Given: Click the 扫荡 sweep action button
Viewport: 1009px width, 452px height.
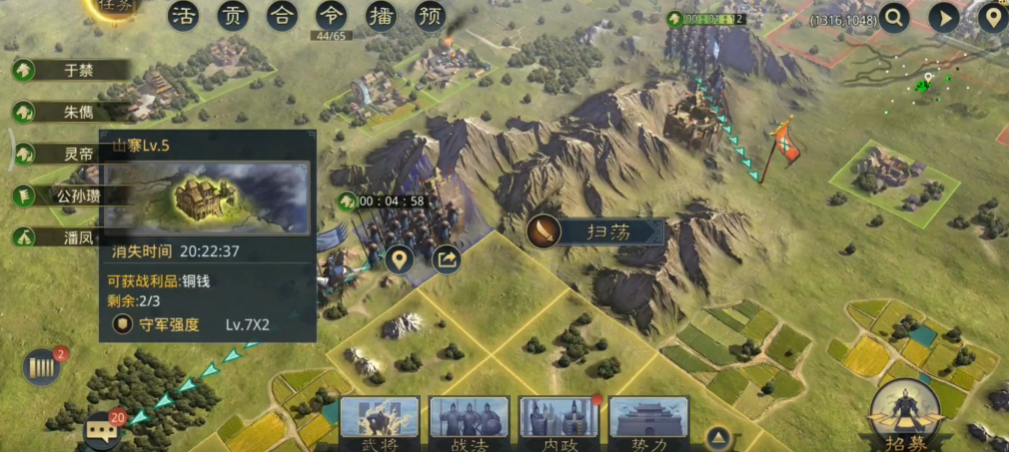Looking at the screenshot, I should 596,232.
